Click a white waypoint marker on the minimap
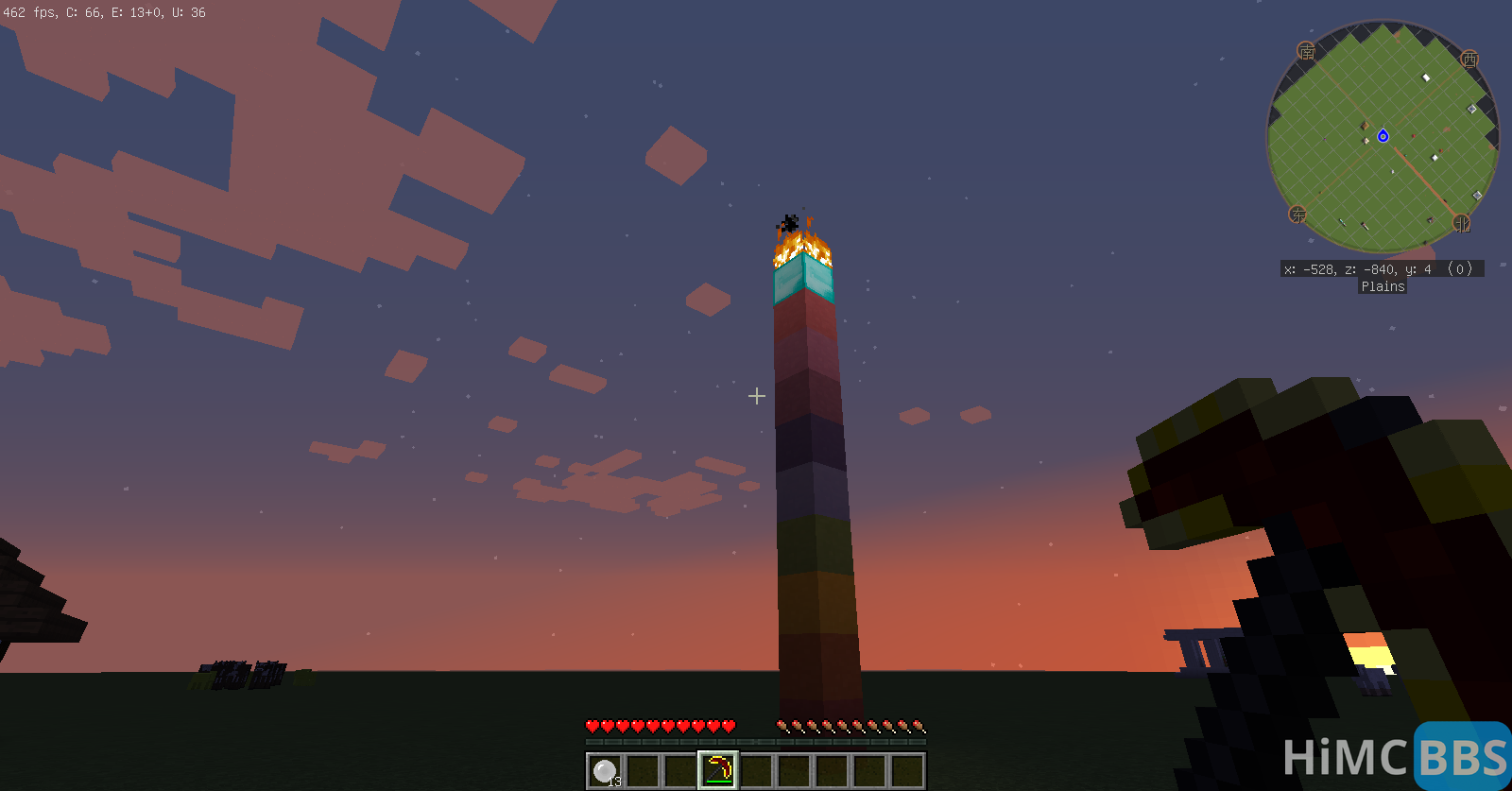Screen dimensions: 1512x791 [1424, 77]
